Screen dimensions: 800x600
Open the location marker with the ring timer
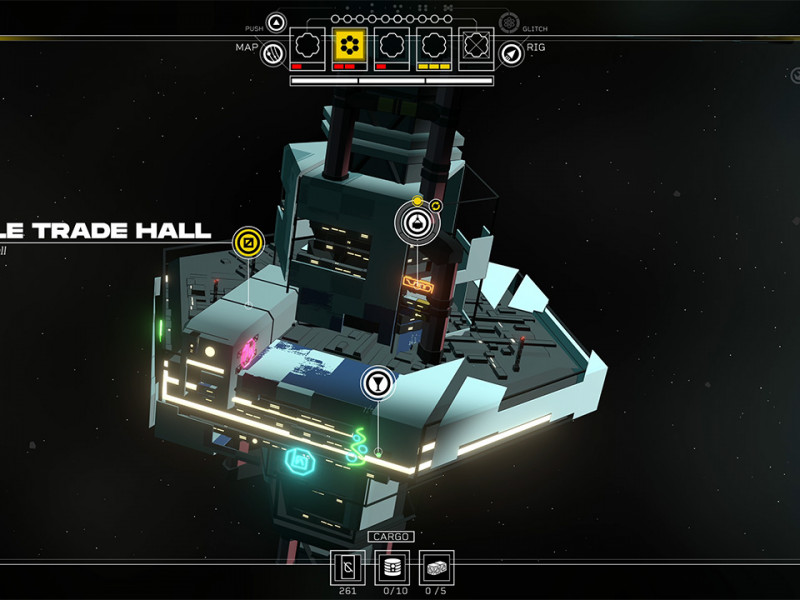pyautogui.click(x=418, y=222)
